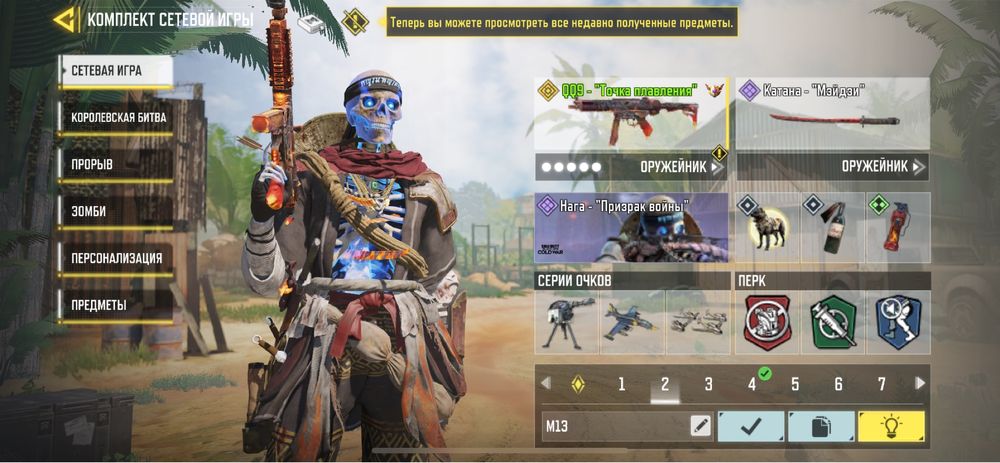
Task: Go back with the yellow arrow
Action: point(66,20)
